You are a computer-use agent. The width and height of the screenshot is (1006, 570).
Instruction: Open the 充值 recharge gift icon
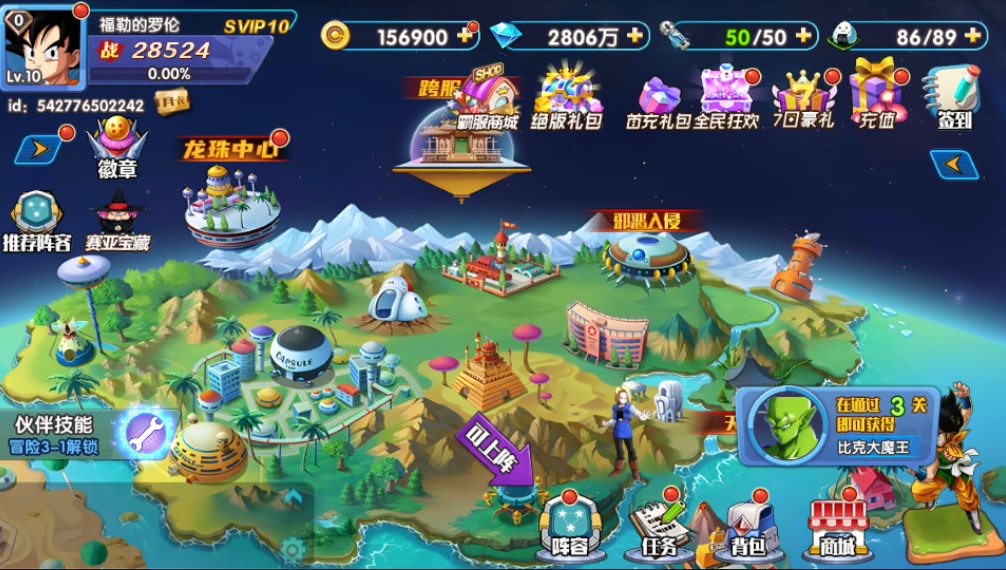coord(877,95)
